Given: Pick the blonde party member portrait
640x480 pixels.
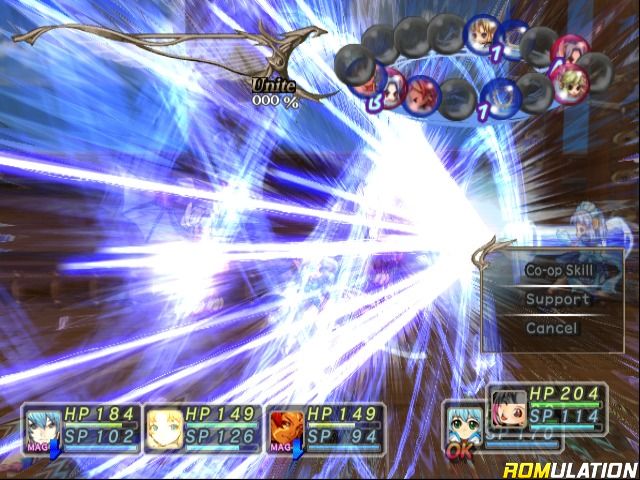Looking at the screenshot, I should coord(164,427).
